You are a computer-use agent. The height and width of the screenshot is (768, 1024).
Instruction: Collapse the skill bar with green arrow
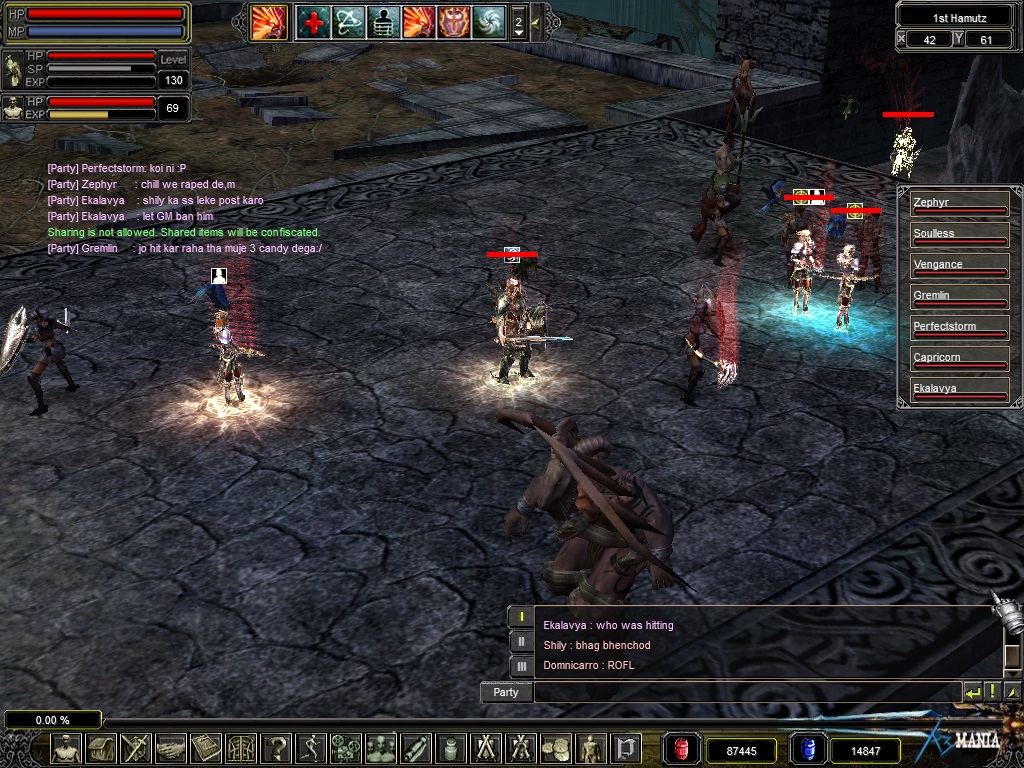pos(536,22)
